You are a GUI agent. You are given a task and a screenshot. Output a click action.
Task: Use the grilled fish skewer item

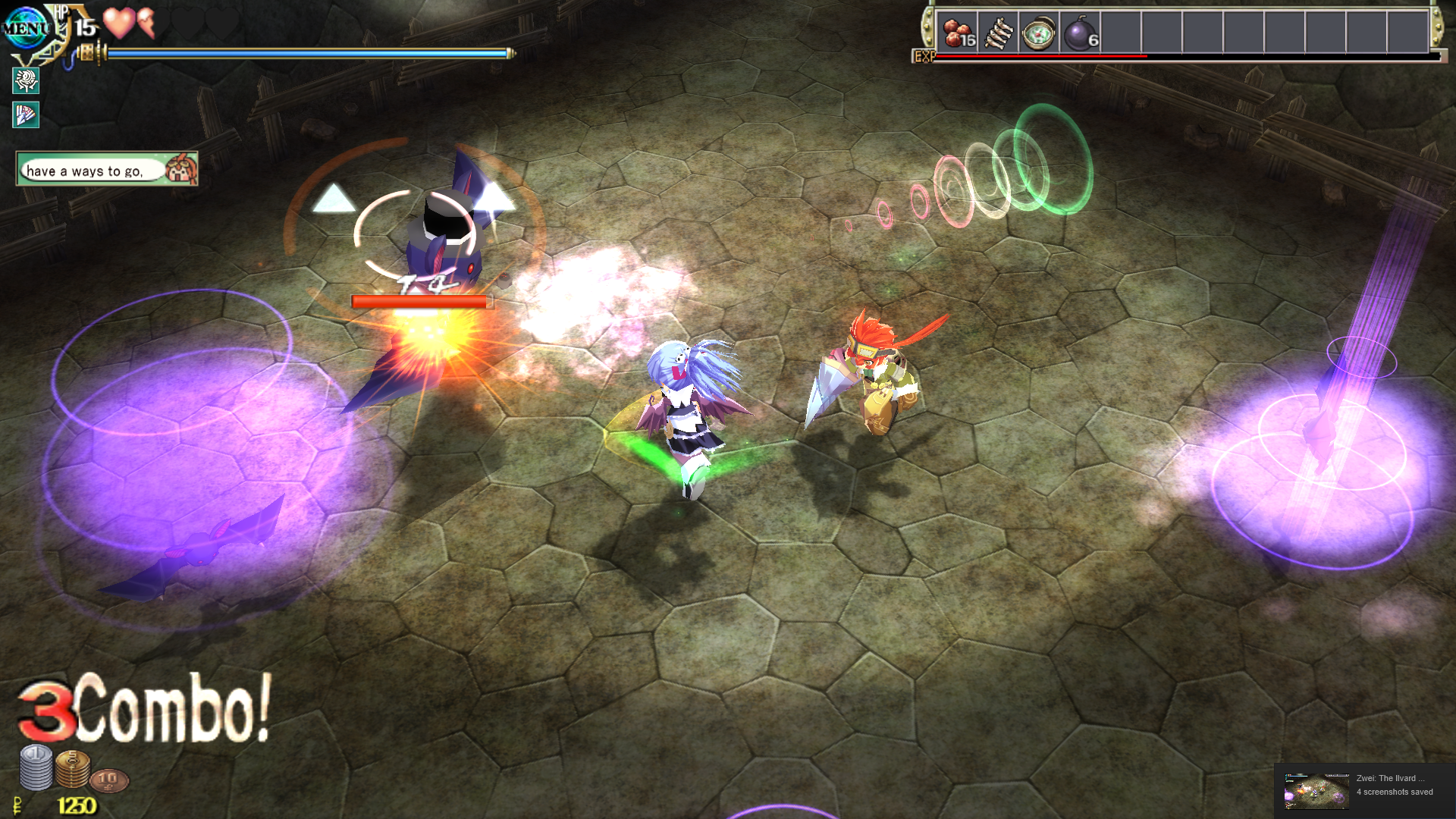click(999, 33)
